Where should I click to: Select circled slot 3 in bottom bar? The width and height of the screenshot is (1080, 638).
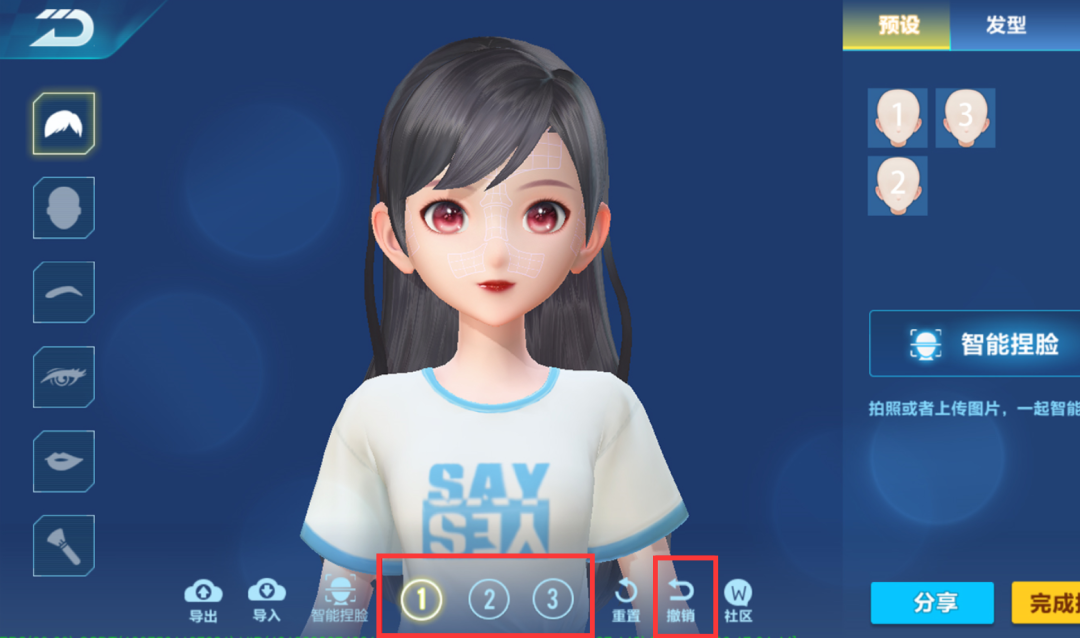552,600
